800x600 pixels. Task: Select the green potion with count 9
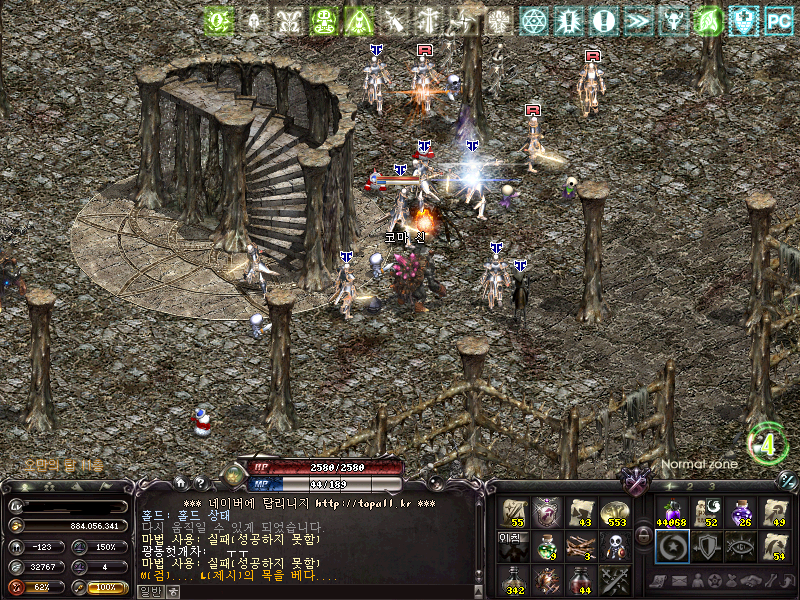click(546, 546)
